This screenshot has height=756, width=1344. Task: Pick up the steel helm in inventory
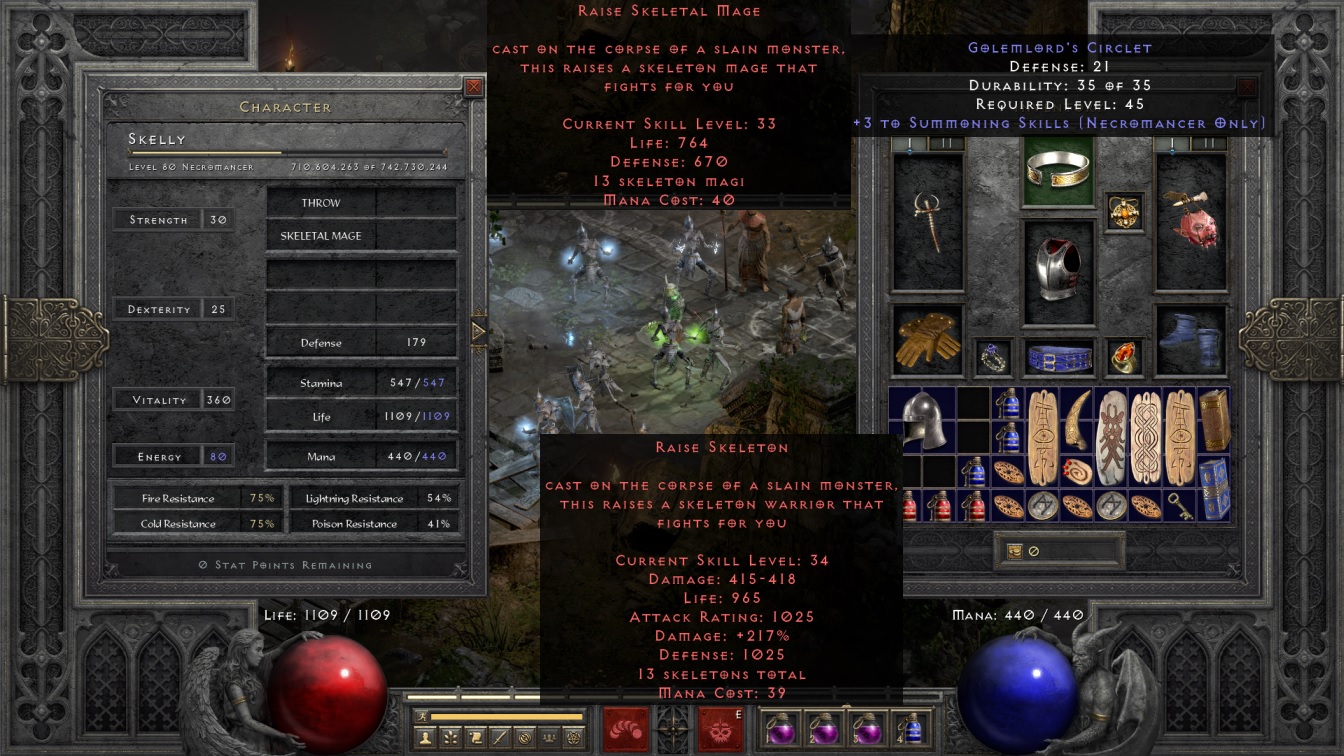[923, 420]
